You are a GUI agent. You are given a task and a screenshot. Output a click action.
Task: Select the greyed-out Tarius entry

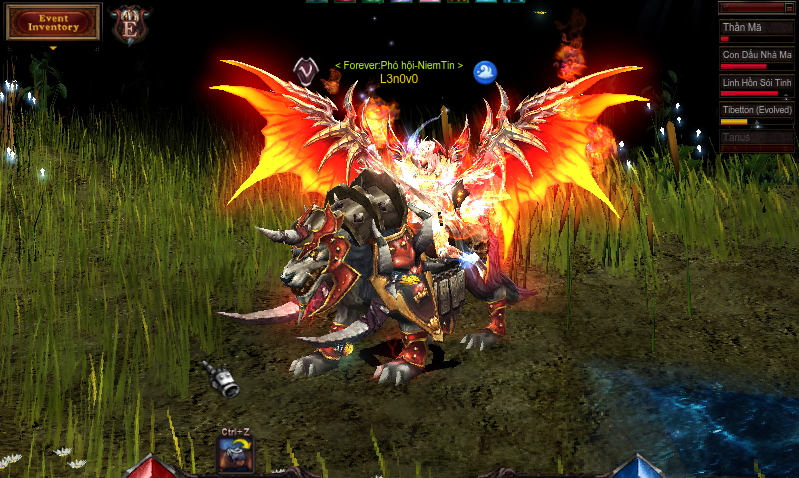click(x=756, y=139)
